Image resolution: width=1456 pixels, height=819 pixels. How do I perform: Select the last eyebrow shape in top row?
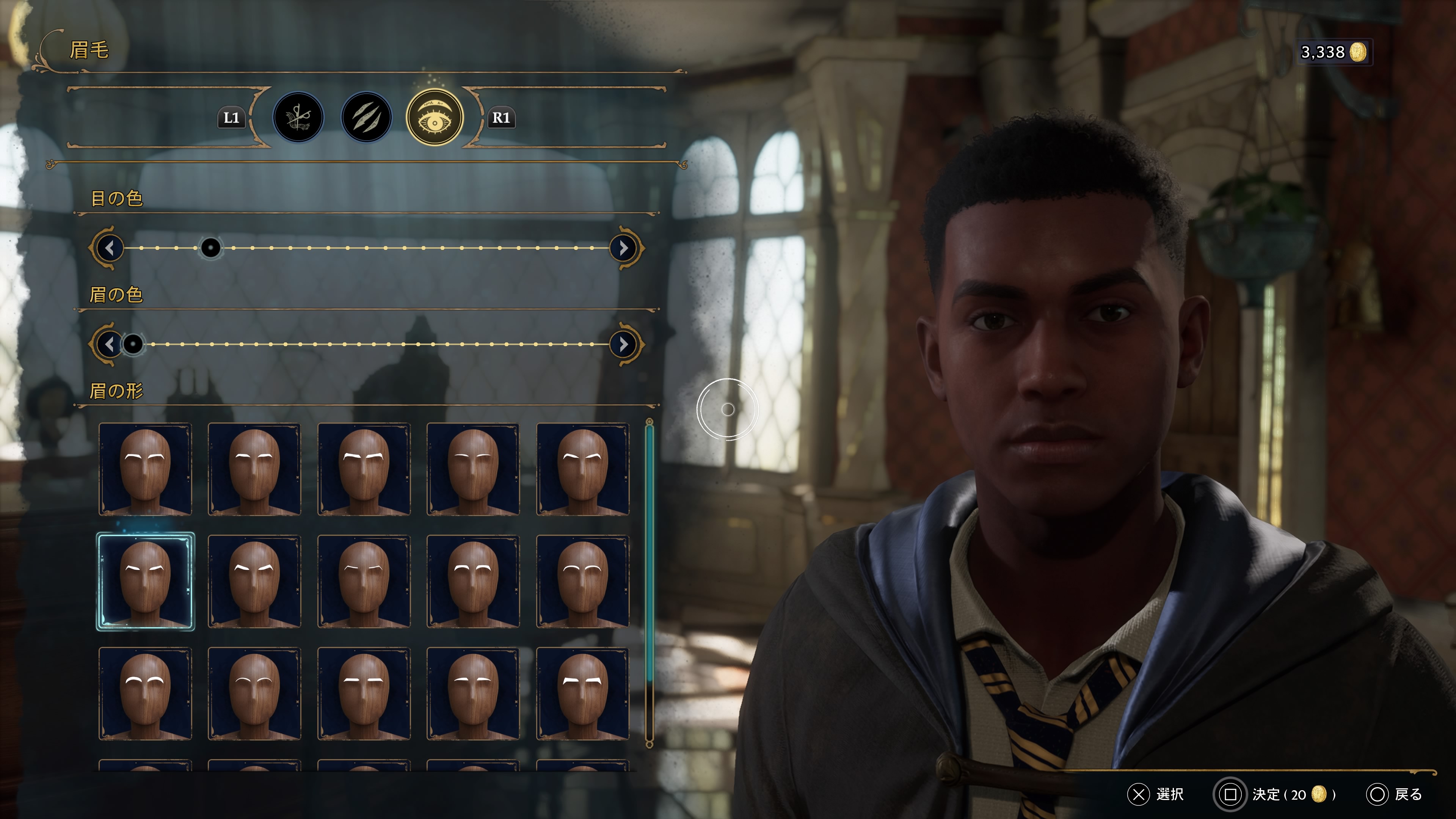click(x=582, y=469)
